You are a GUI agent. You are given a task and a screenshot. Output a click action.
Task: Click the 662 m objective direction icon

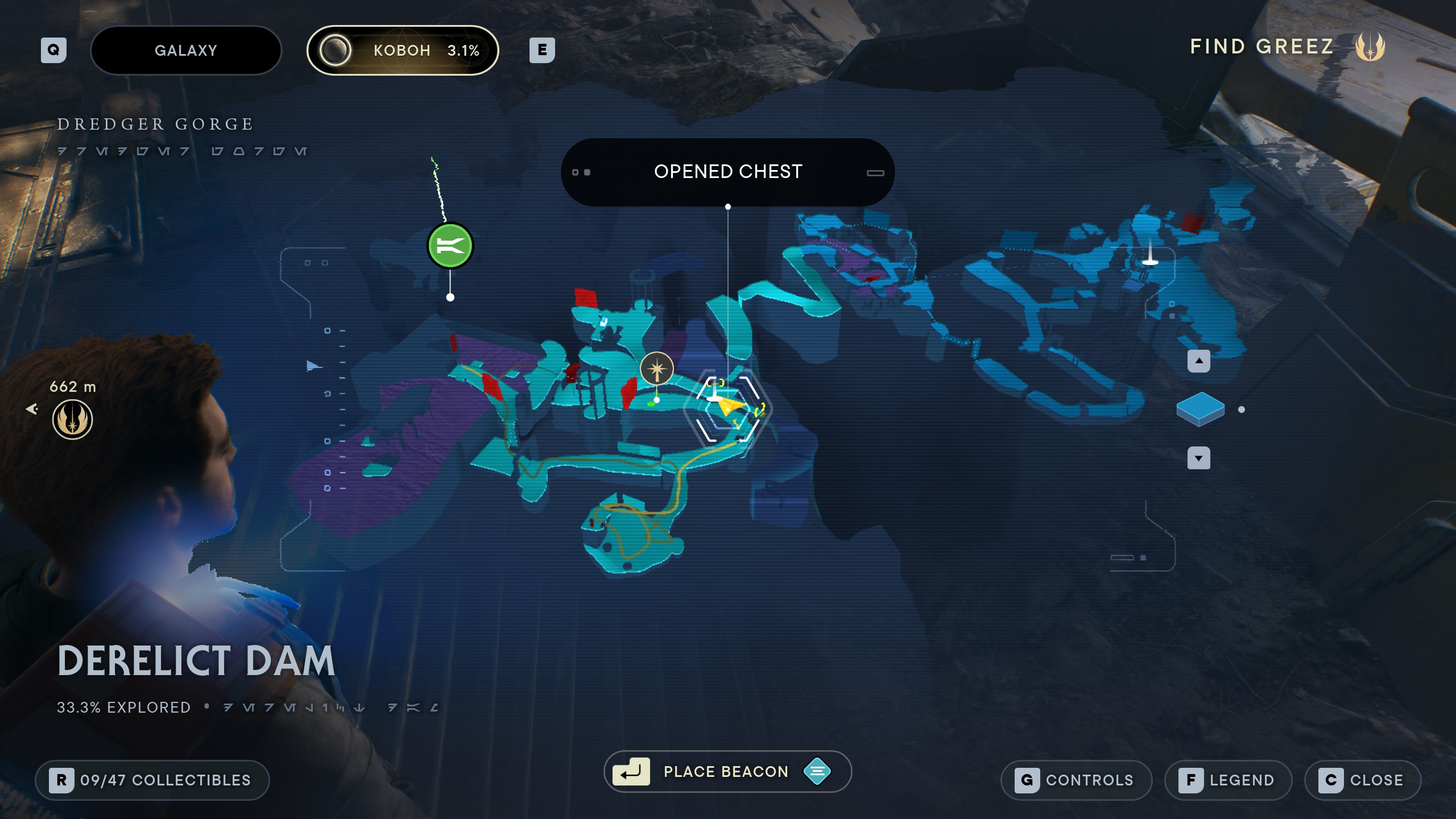[72, 419]
